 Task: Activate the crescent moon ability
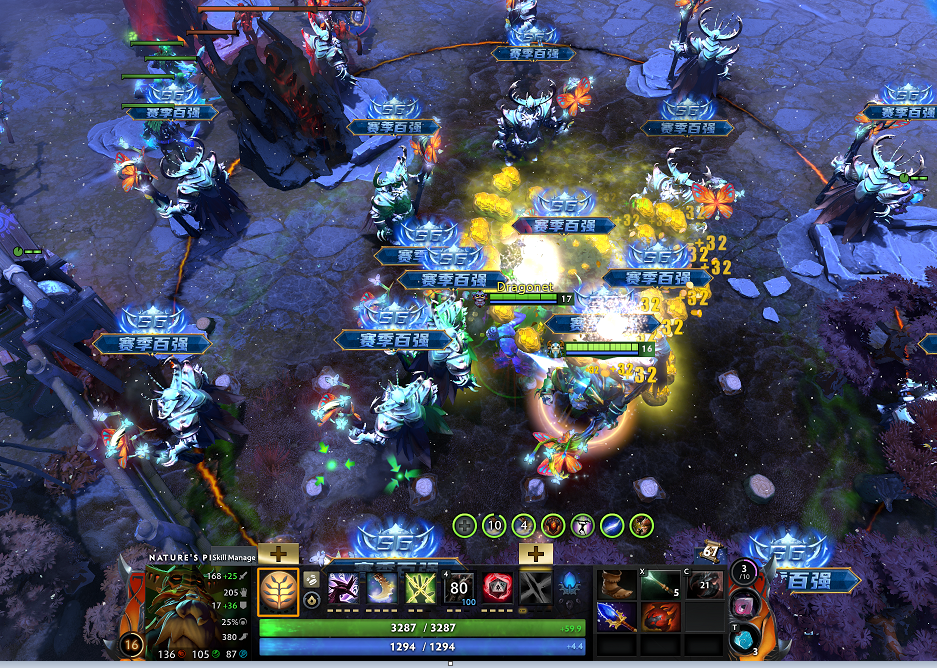coord(381,588)
